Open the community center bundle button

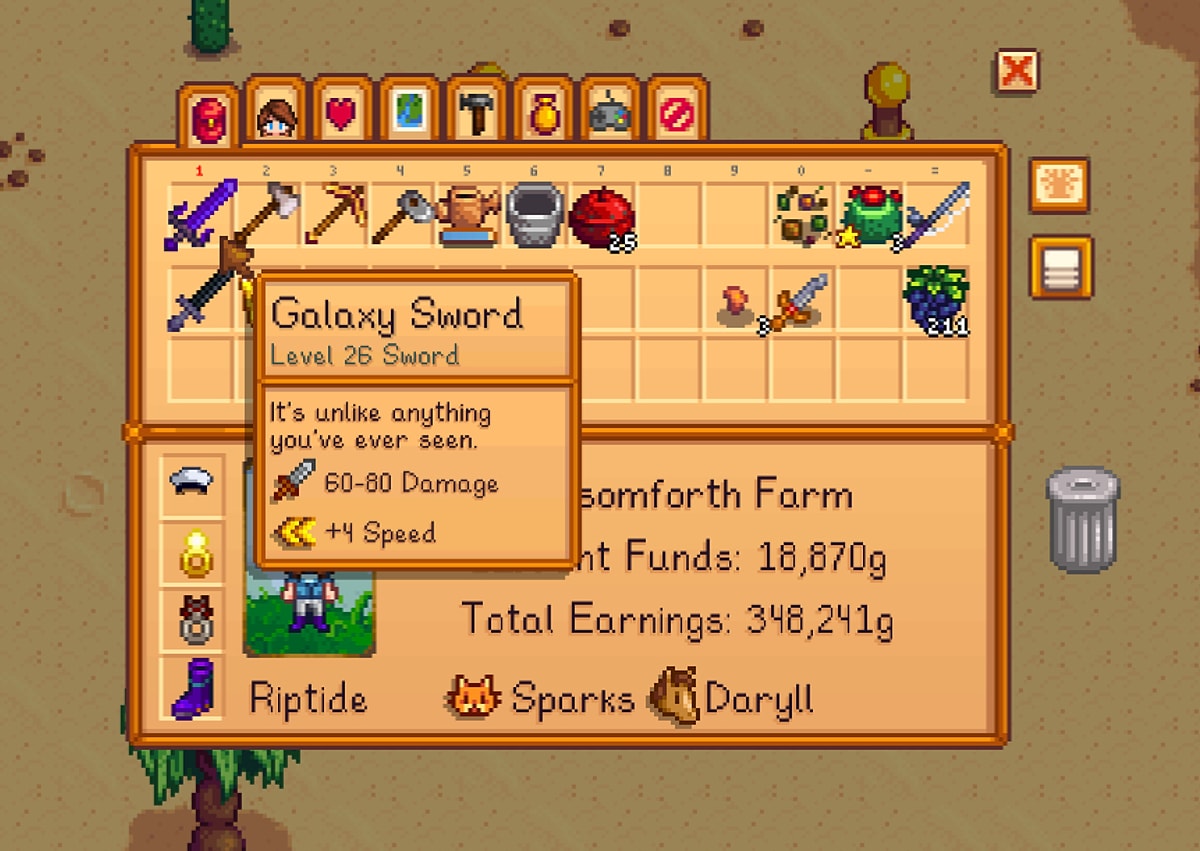[1060, 185]
